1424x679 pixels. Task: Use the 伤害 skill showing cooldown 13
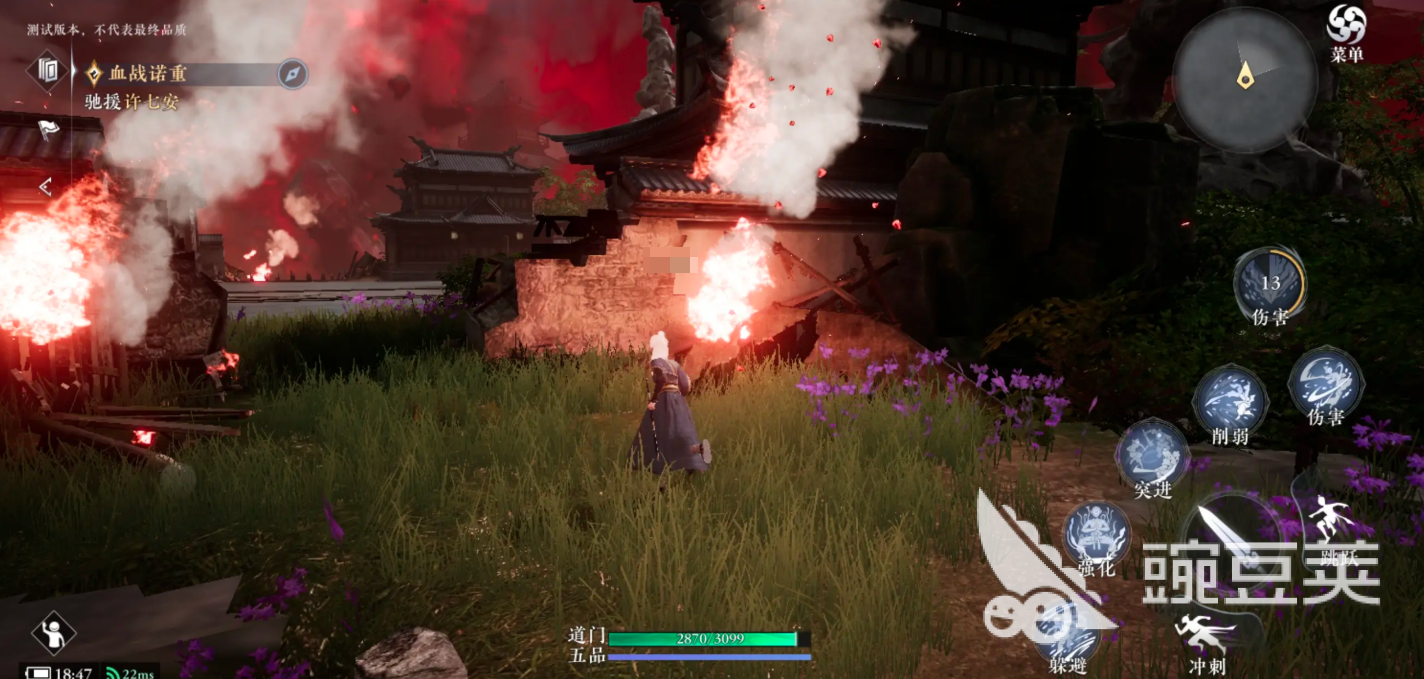pos(1269,282)
